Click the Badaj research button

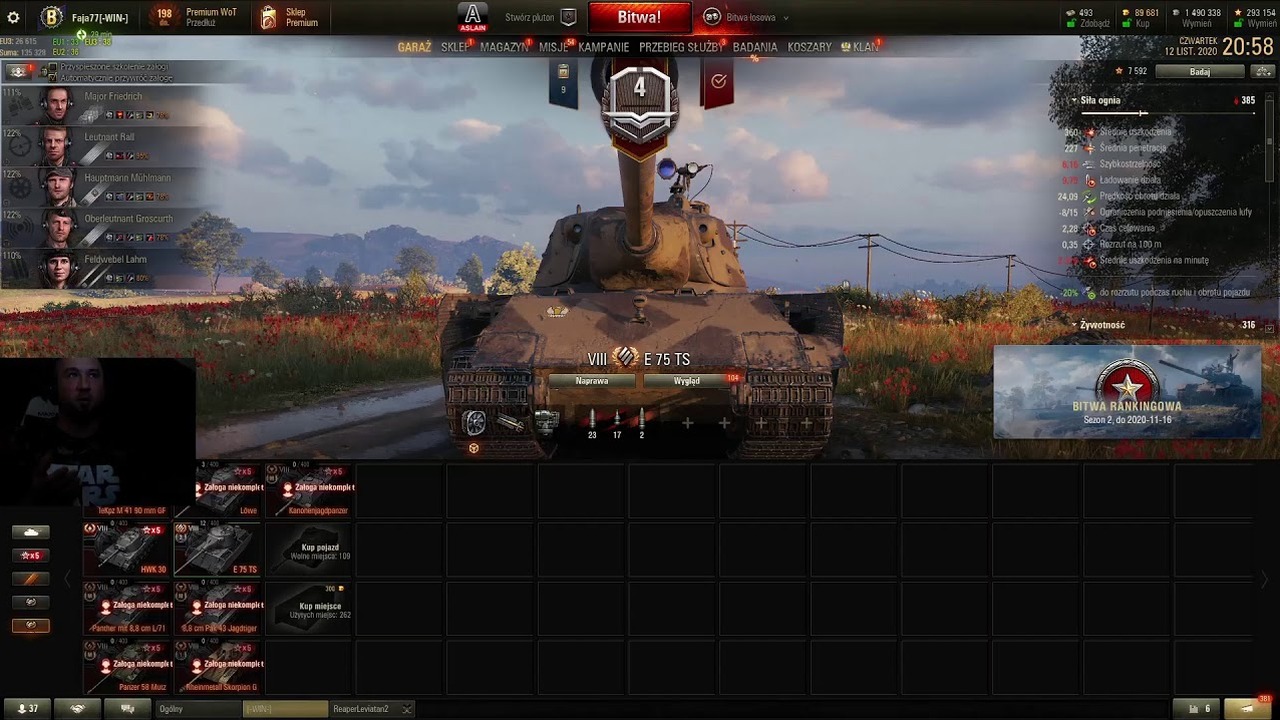(x=1200, y=72)
